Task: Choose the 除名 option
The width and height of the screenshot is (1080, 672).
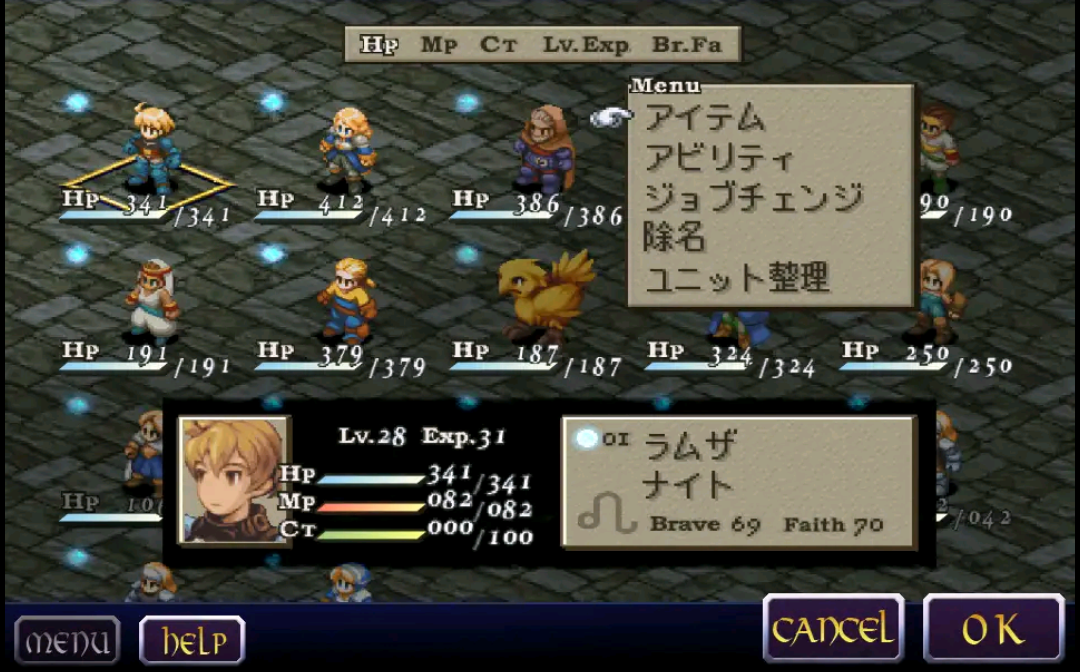Action: click(676, 238)
